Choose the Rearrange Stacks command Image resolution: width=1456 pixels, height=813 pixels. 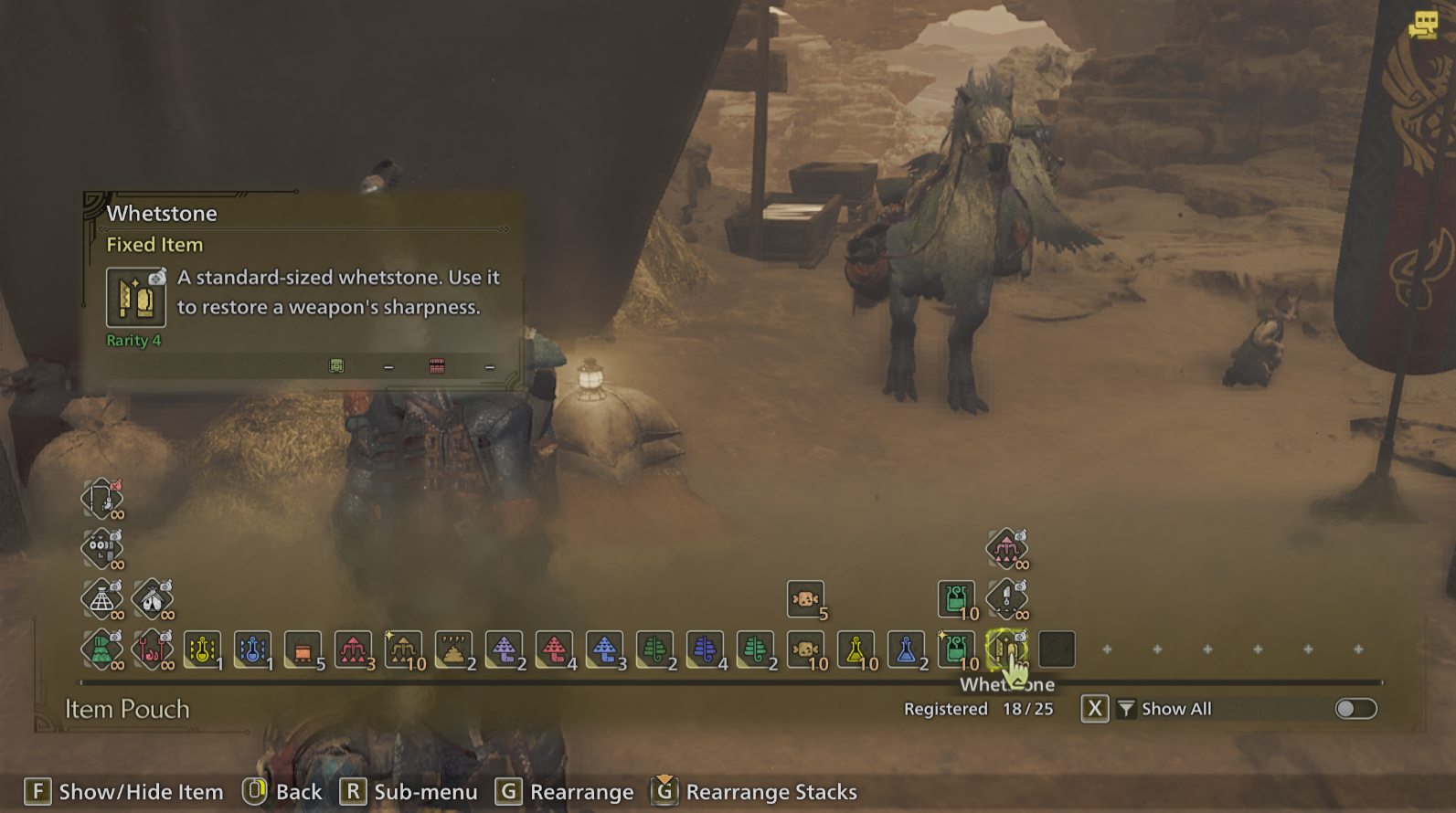pos(753,791)
